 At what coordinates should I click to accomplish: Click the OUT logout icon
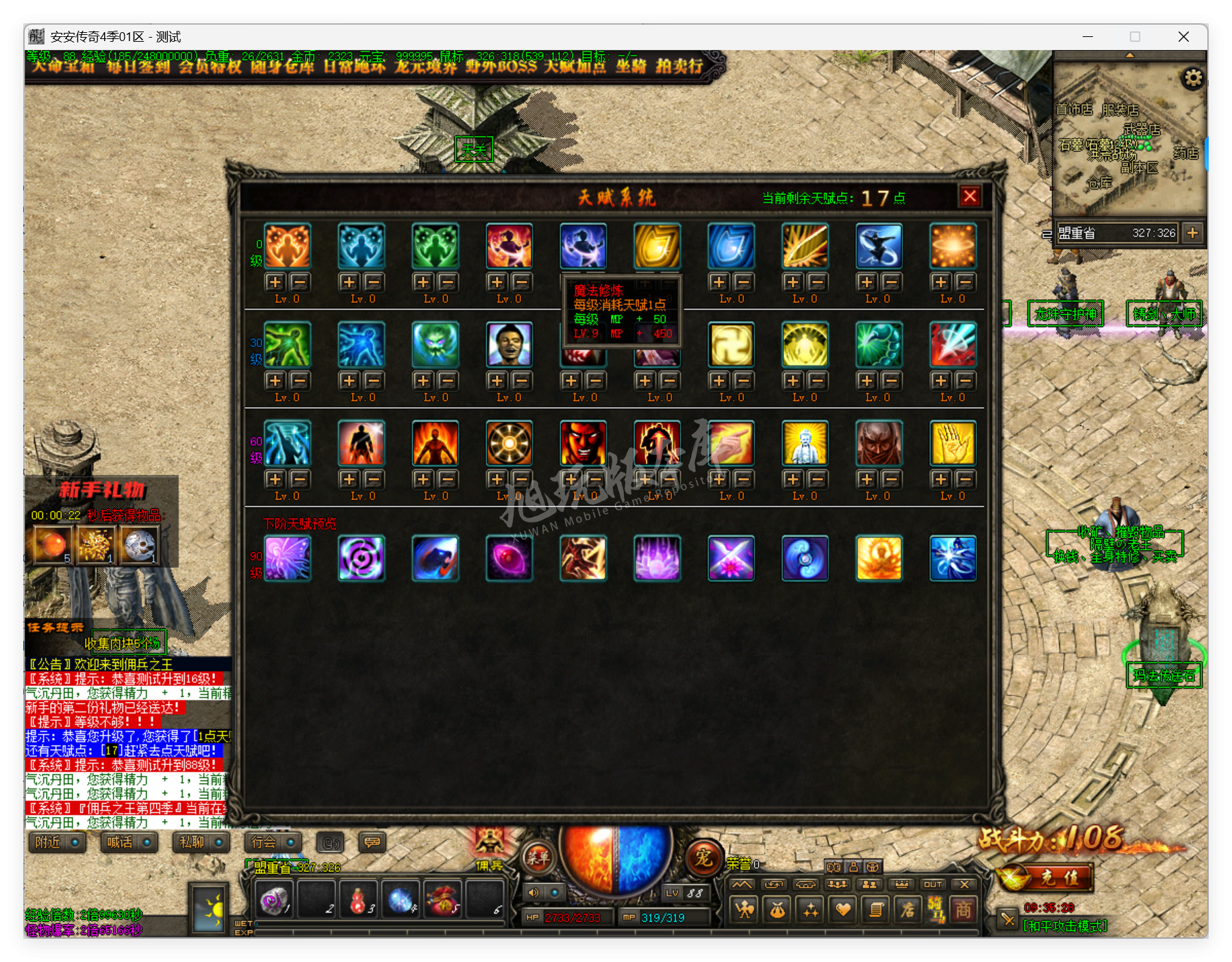[933, 884]
